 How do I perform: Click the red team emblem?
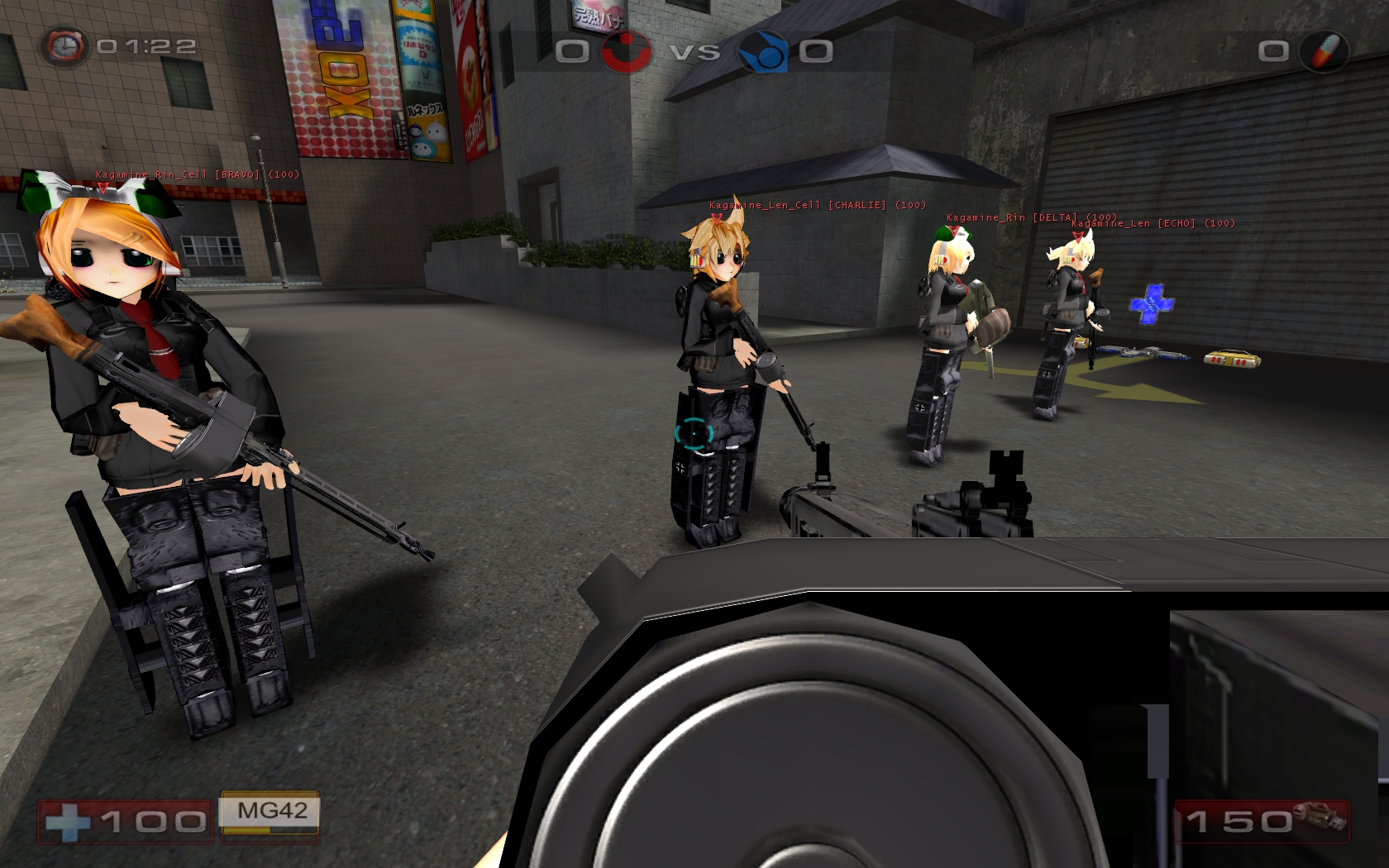(x=625, y=51)
